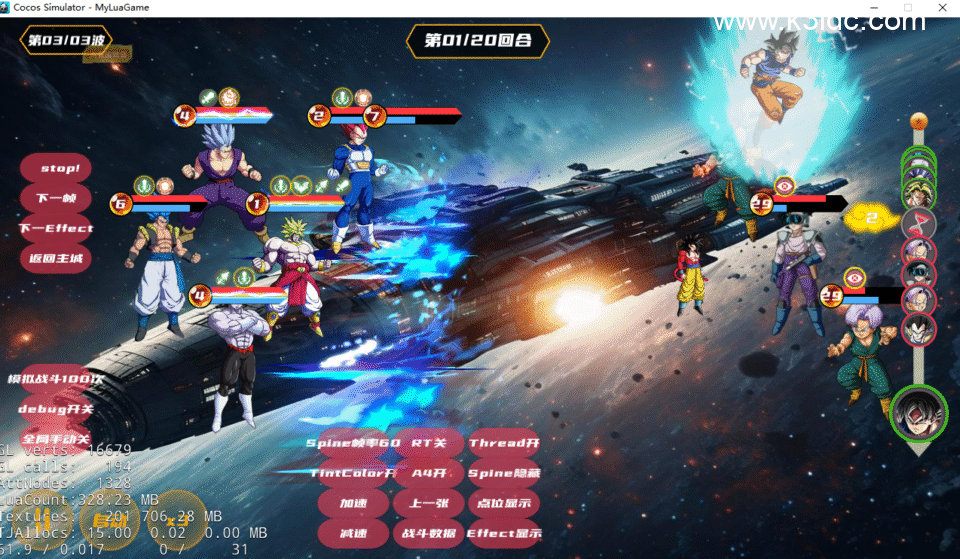Toggle the debug开关 button
960x559 pixels.
(56, 409)
